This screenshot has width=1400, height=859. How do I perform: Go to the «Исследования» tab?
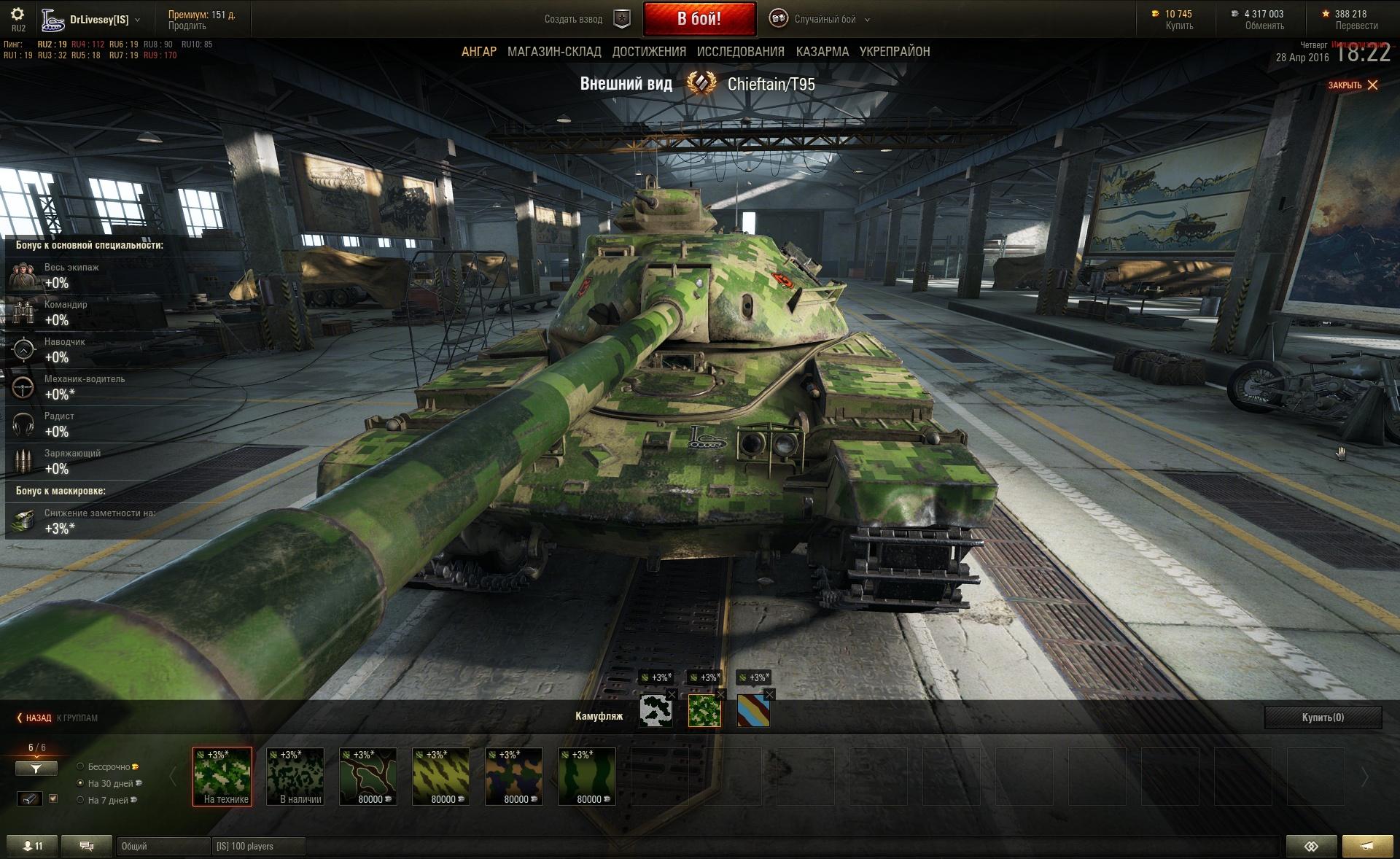(x=740, y=52)
